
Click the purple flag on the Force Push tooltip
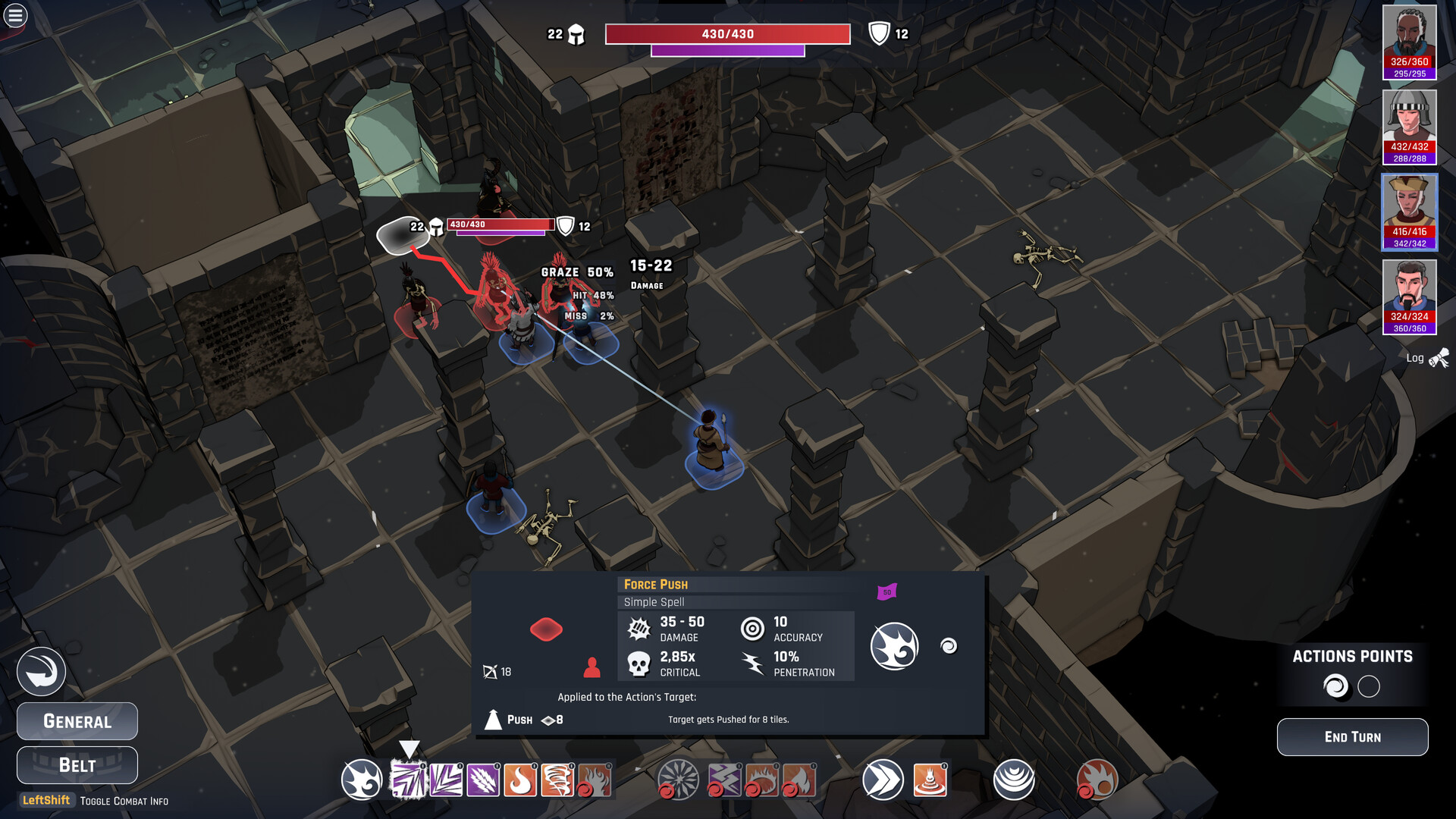886,591
